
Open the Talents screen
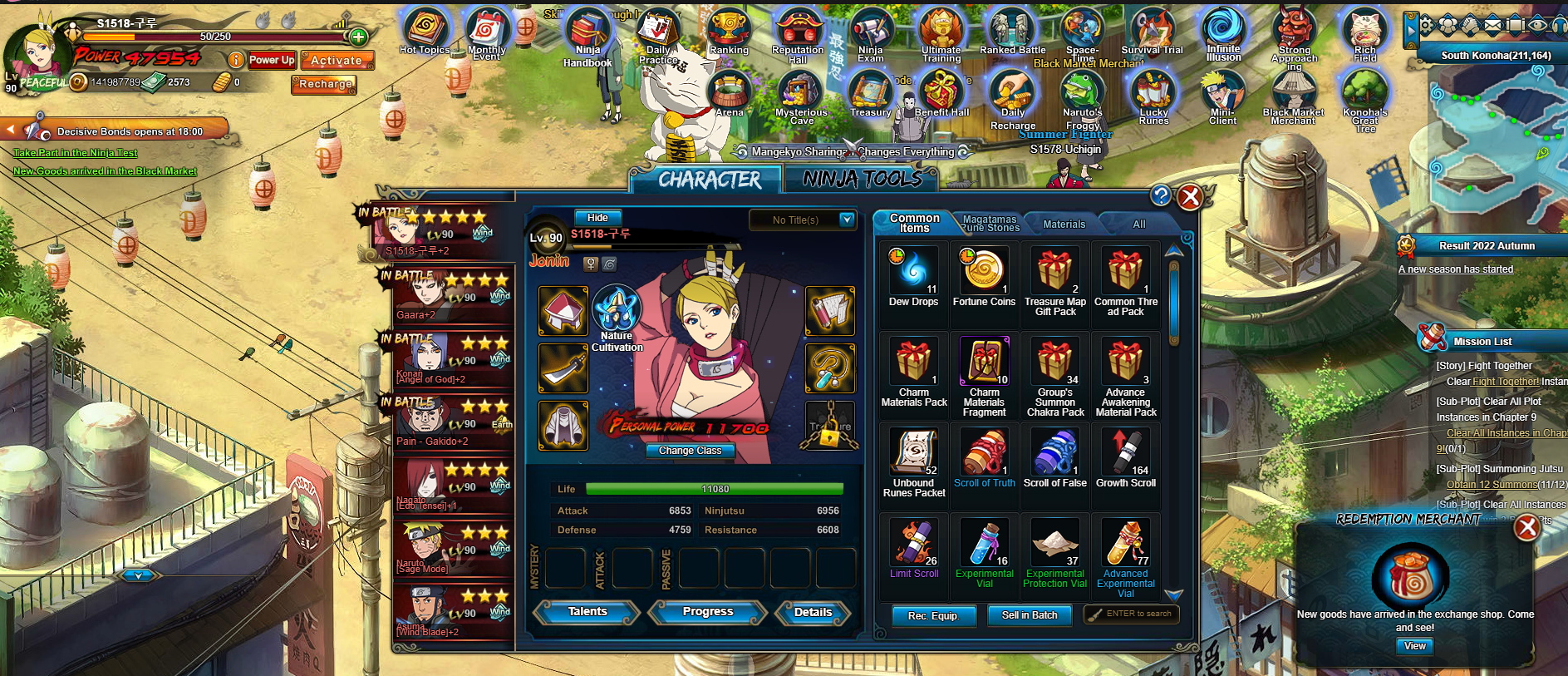tap(587, 612)
